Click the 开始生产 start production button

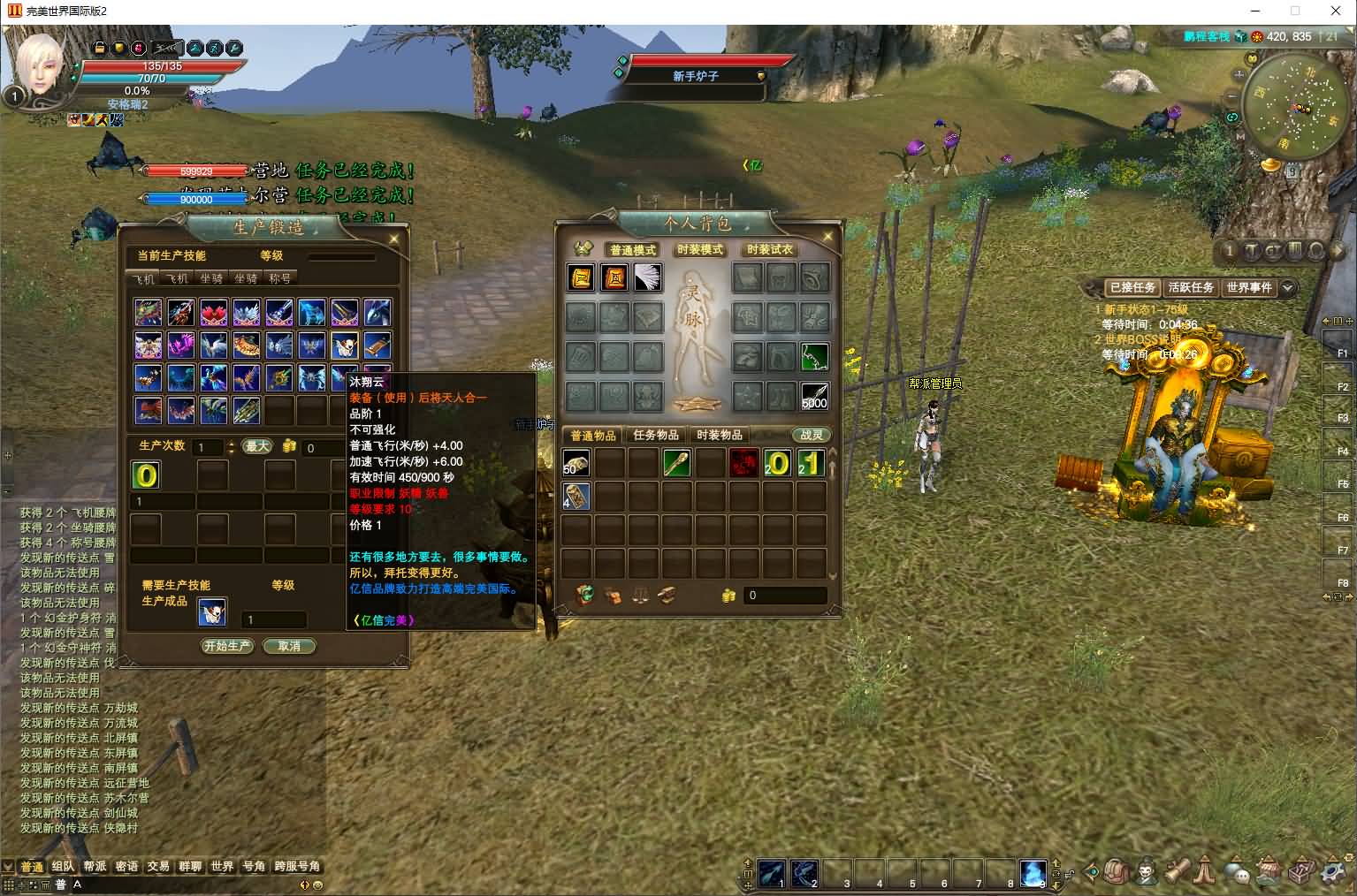227,646
